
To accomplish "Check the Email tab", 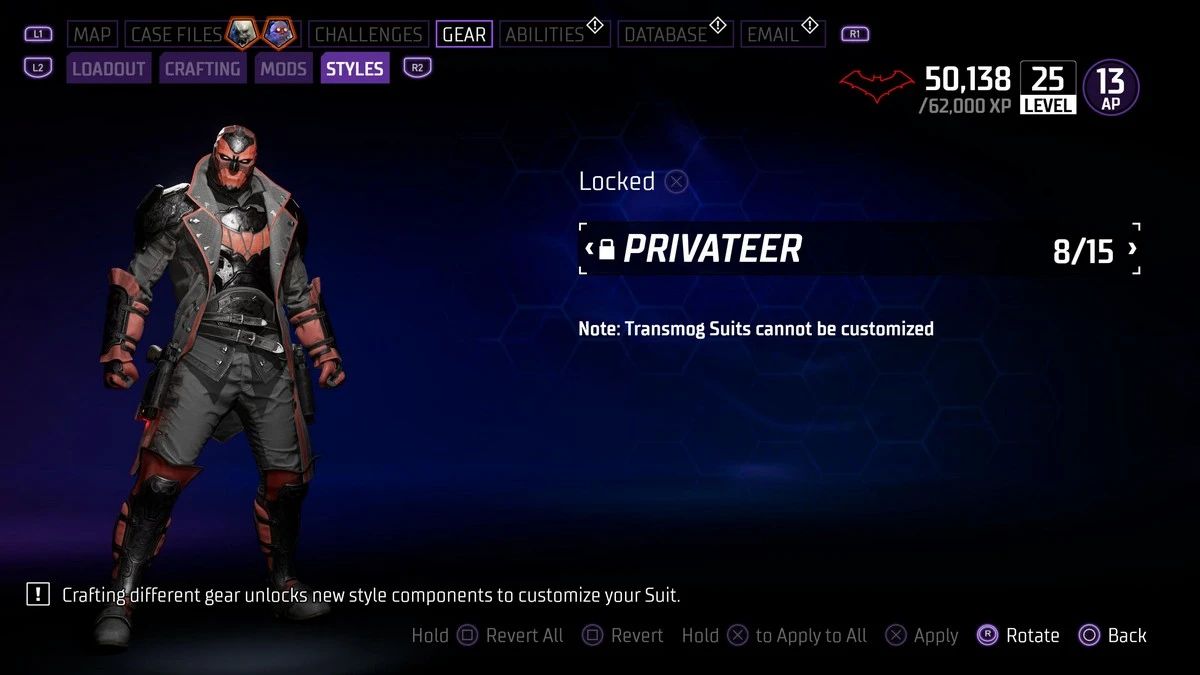I will [773, 35].
